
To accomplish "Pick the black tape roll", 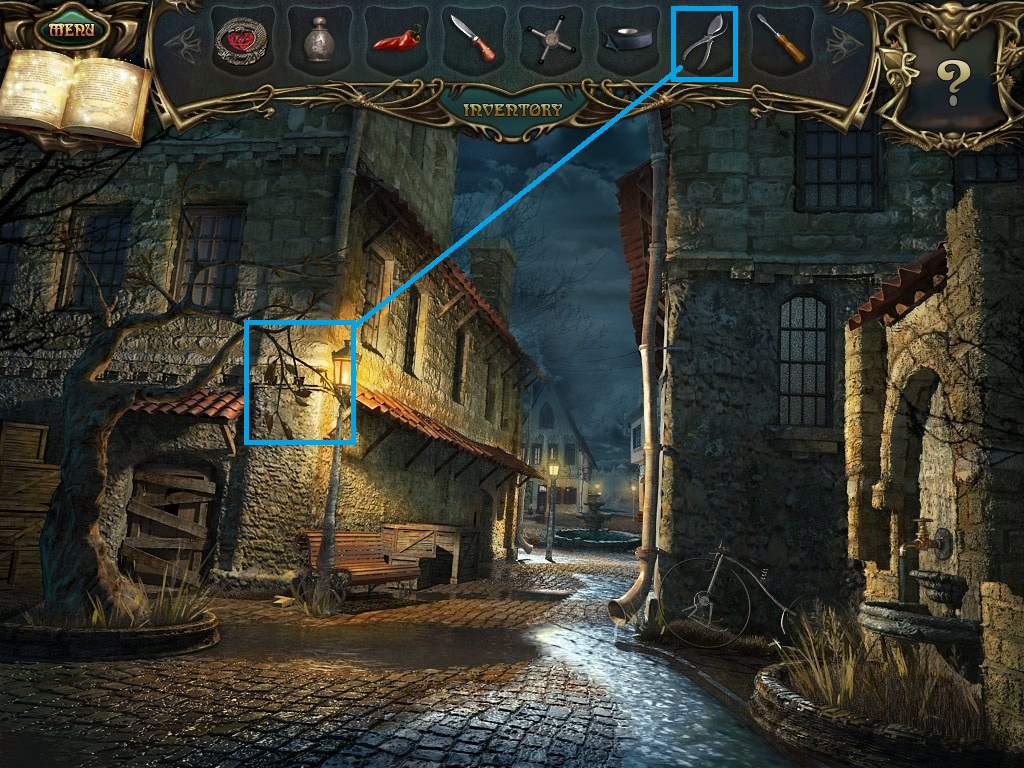I will 628,42.
